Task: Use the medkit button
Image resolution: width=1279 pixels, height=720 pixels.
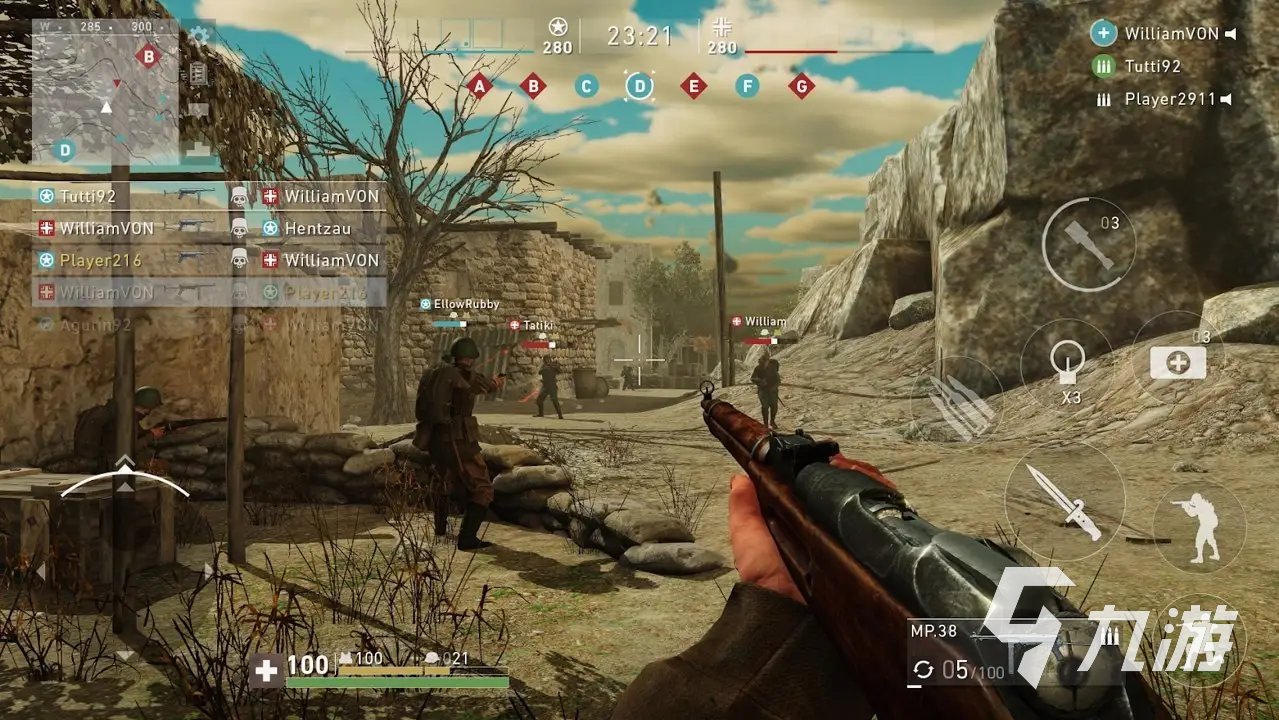Action: click(1177, 364)
